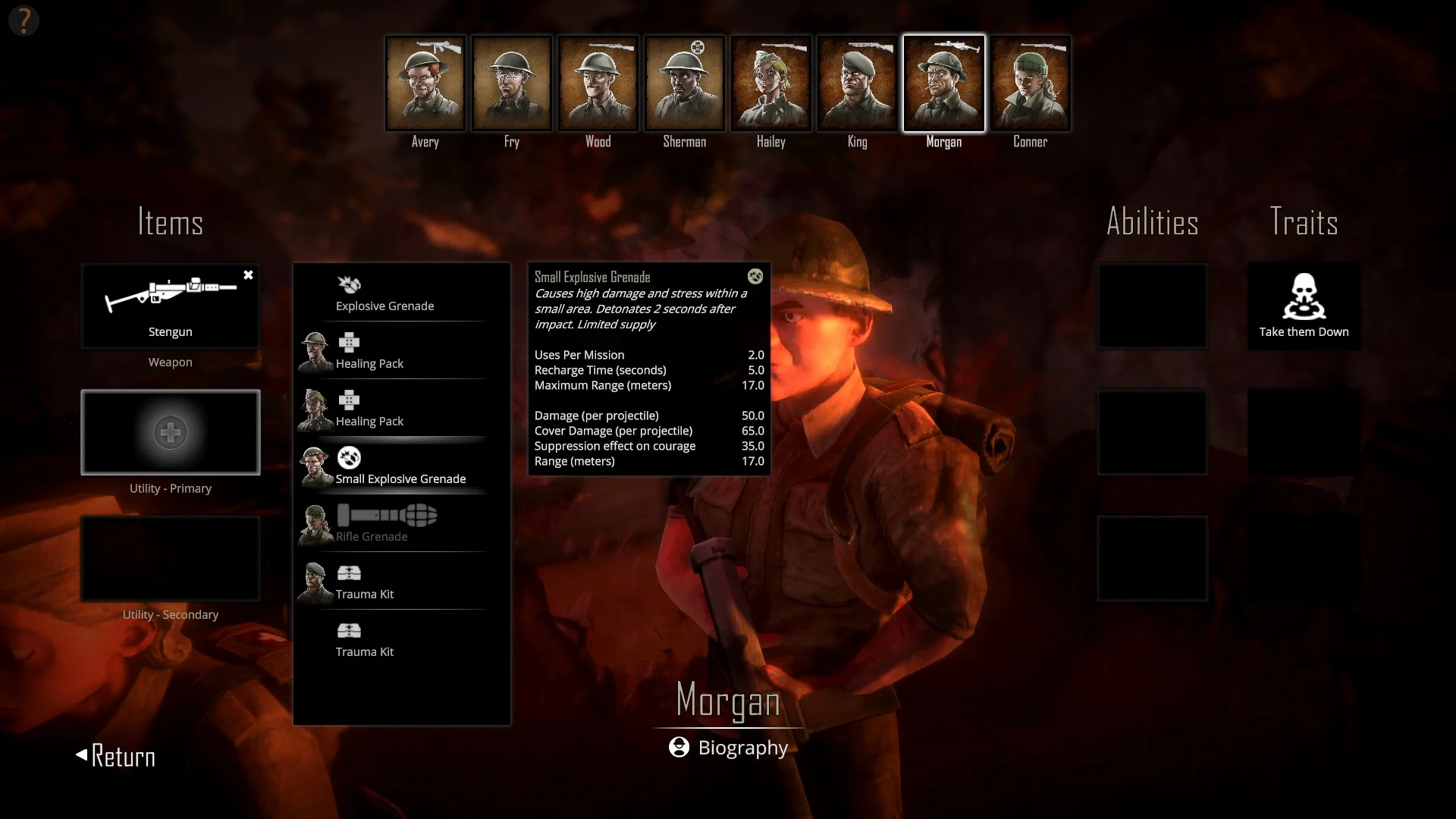Open the help question mark icon
Image resolution: width=1456 pixels, height=819 pixels.
24,20
